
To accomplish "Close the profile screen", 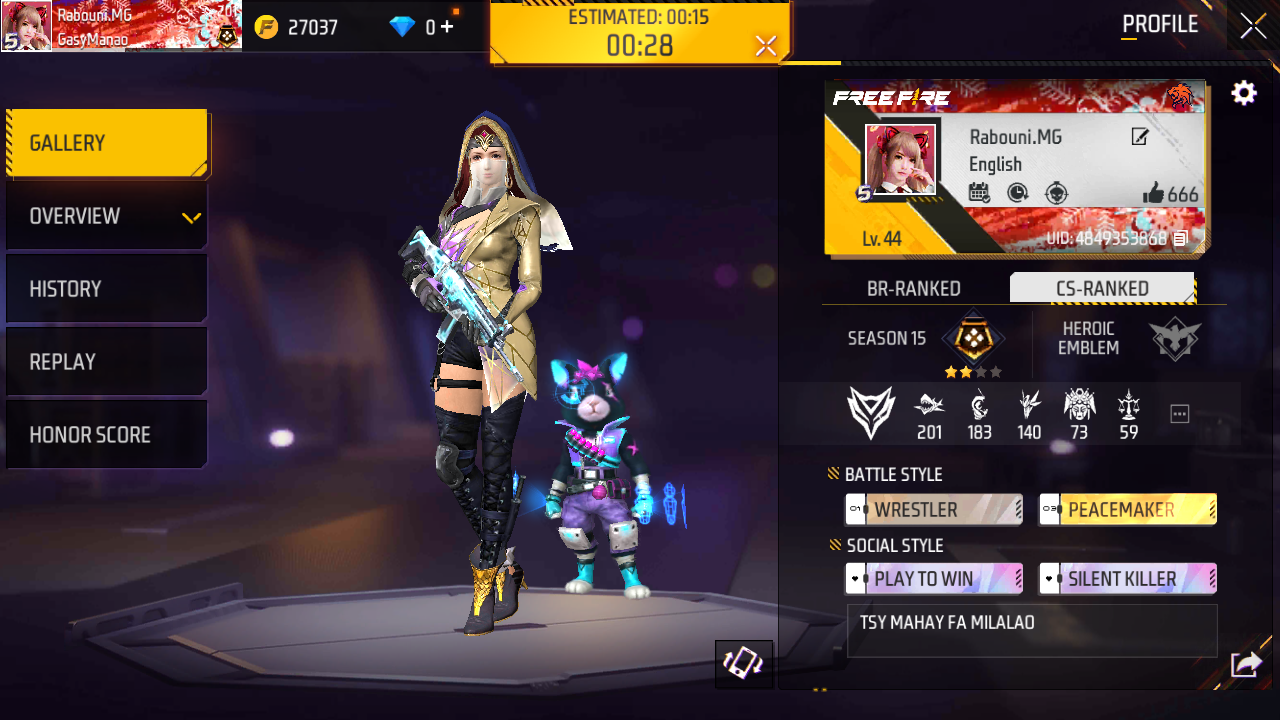I will tap(1253, 27).
